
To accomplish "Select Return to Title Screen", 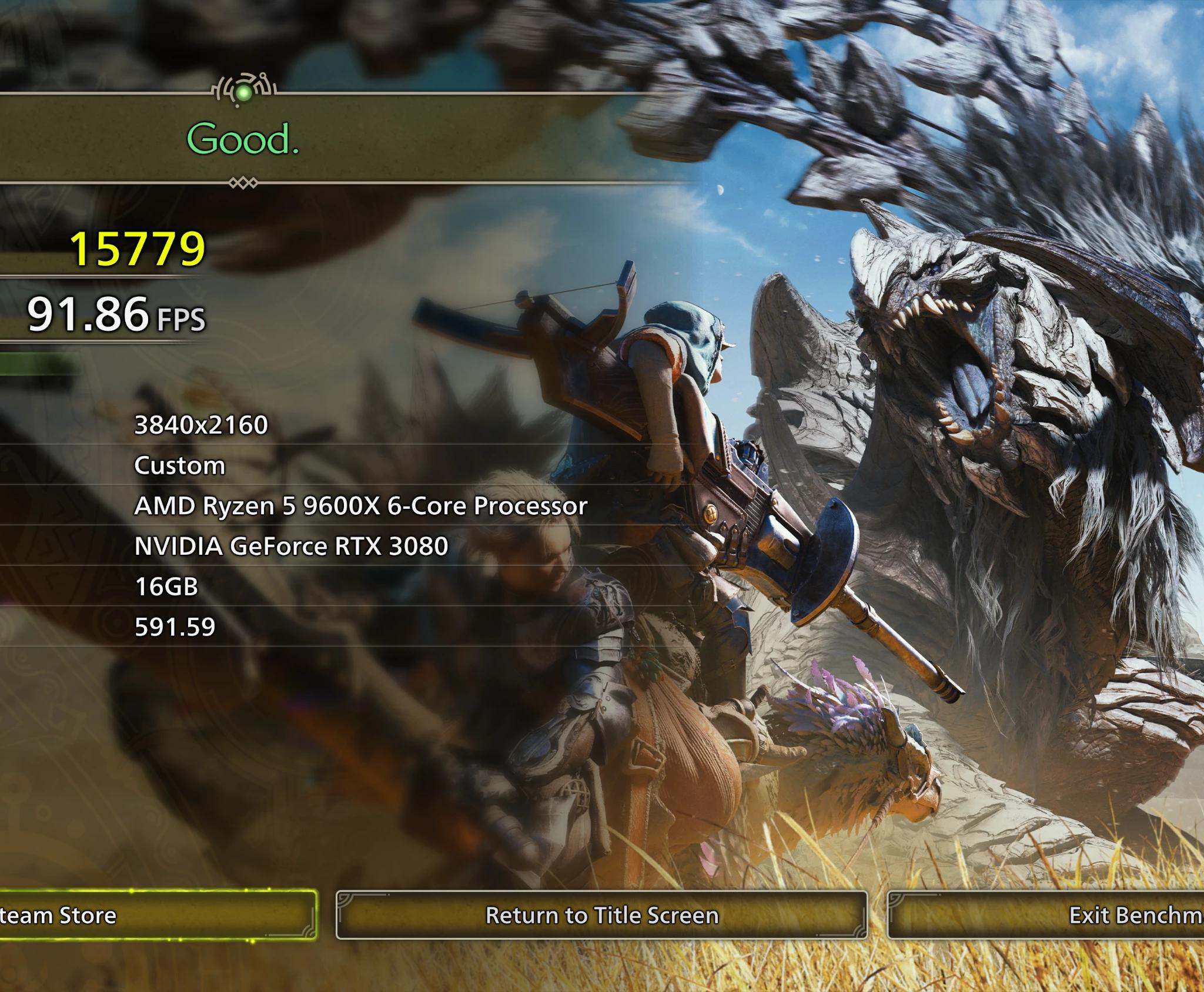I will tap(601, 916).
